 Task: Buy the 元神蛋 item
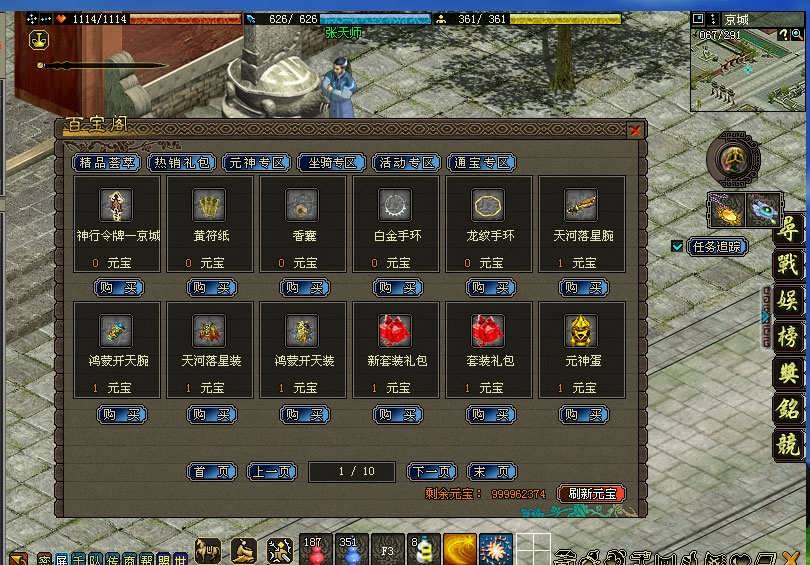point(584,414)
